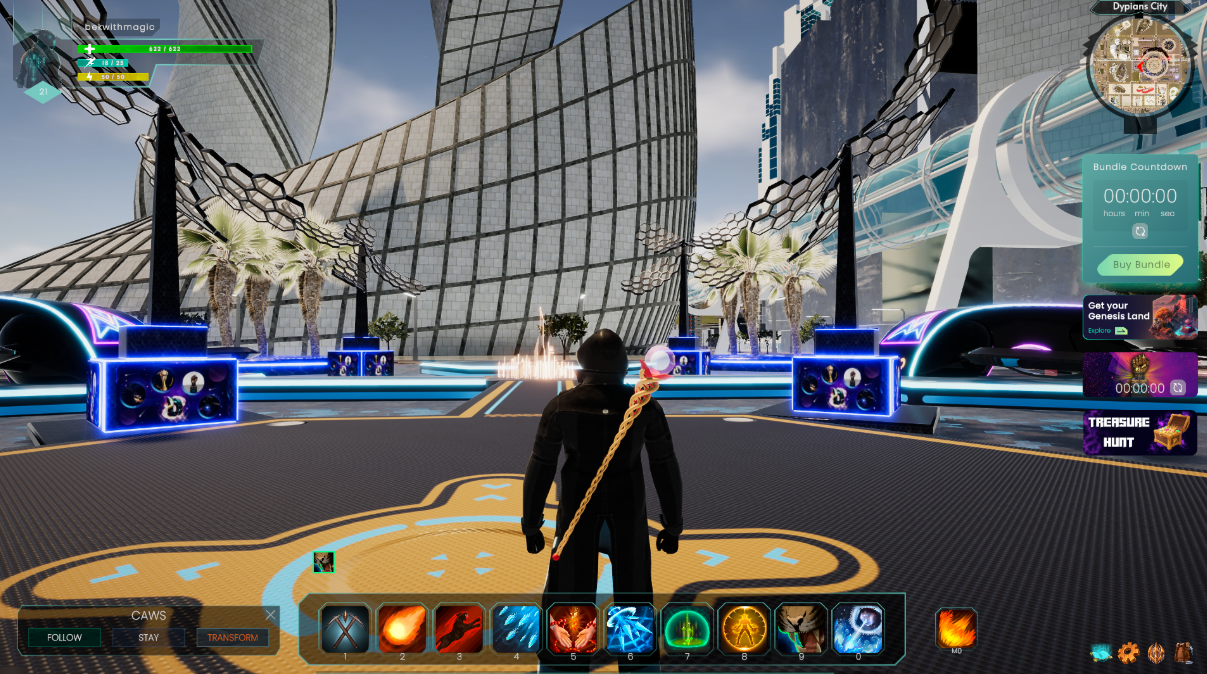Image resolution: width=1207 pixels, height=674 pixels.
Task: Use the red leaping panther skill
Action: (x=459, y=628)
